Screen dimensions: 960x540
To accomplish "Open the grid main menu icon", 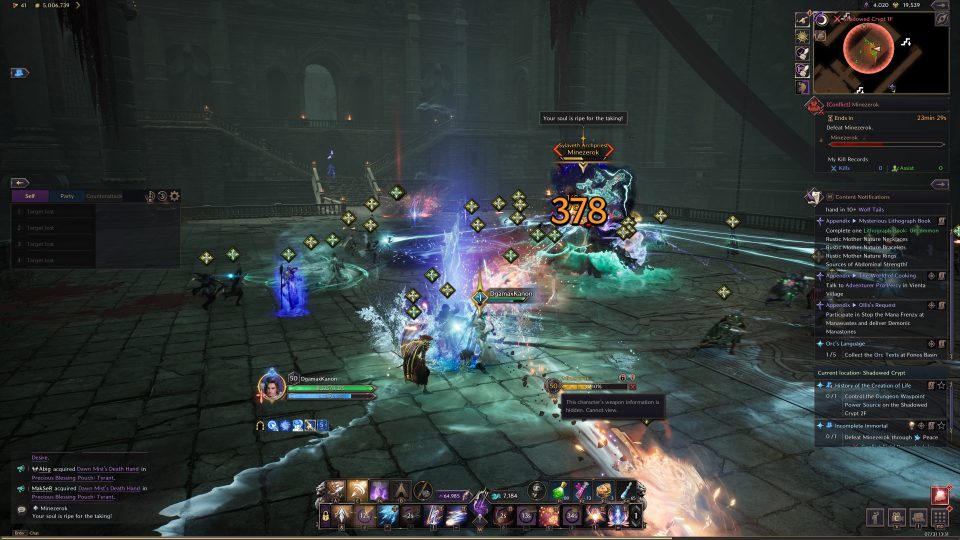I will coord(939,518).
